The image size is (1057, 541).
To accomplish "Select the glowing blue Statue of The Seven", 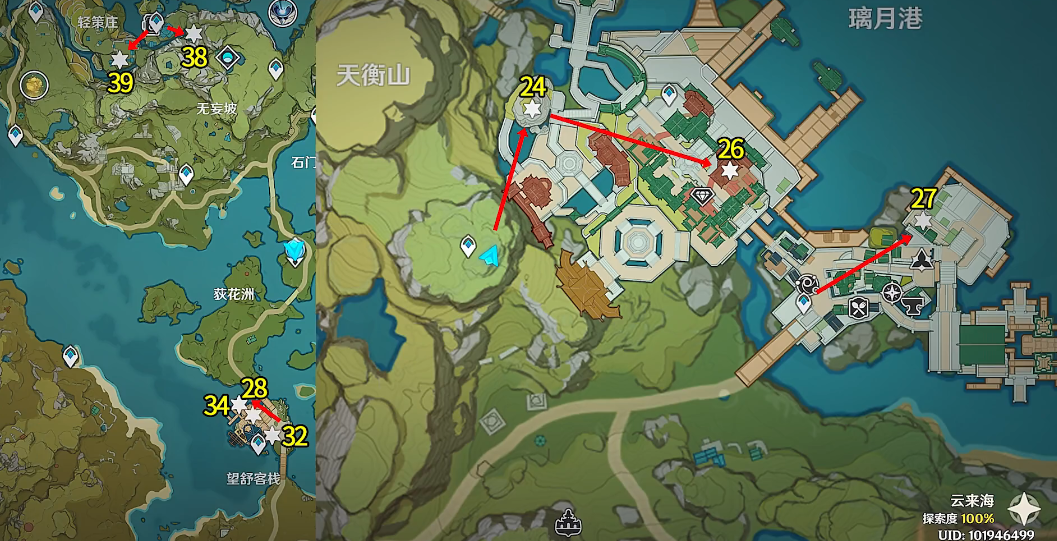I will coord(295,250).
